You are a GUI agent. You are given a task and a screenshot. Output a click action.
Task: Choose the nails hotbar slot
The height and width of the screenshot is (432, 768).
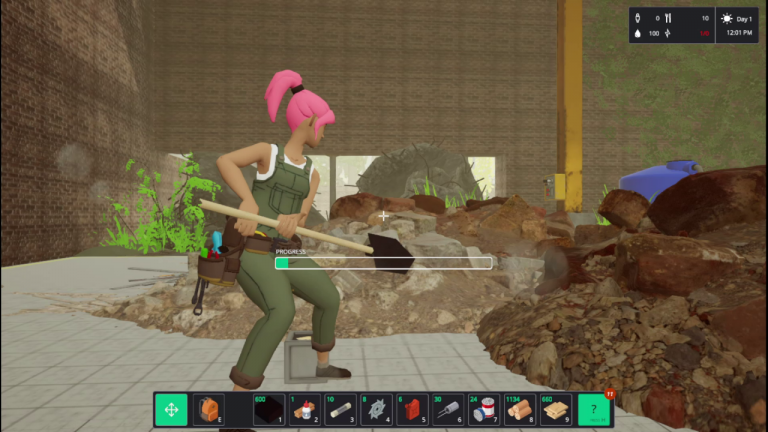coord(448,410)
